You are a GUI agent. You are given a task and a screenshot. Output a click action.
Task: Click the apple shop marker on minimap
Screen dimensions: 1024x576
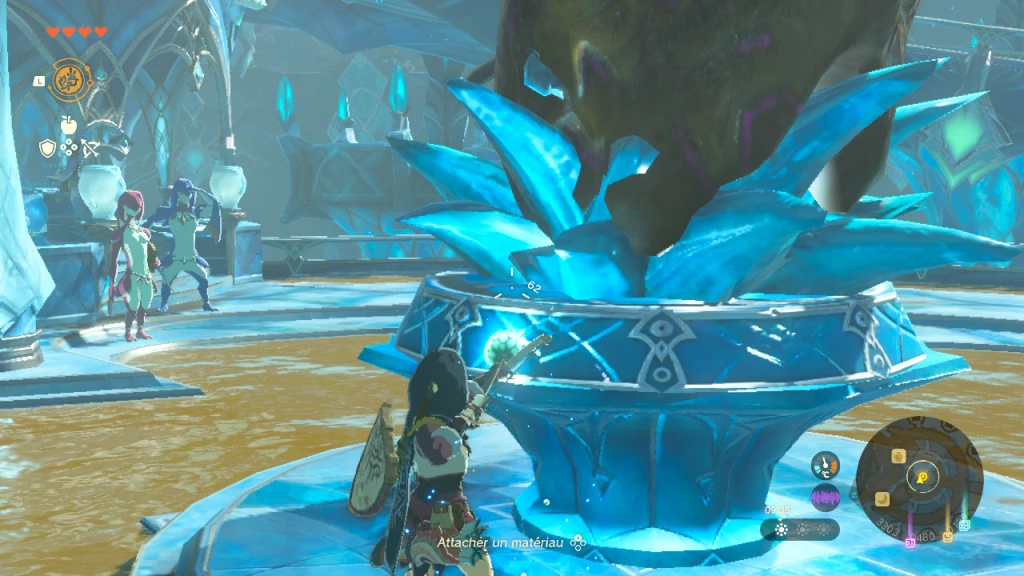(x=897, y=456)
